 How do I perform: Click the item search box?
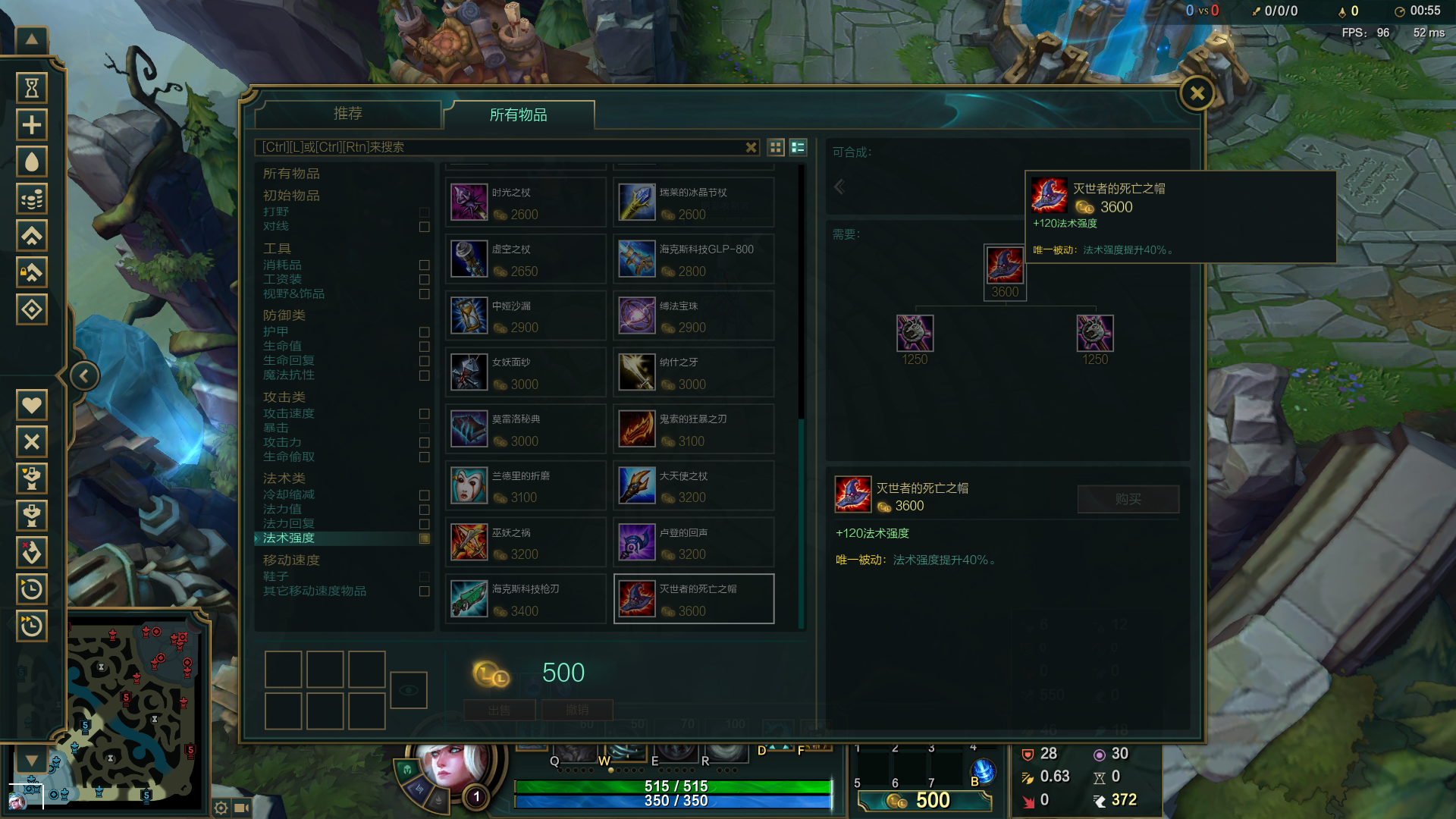click(x=500, y=147)
